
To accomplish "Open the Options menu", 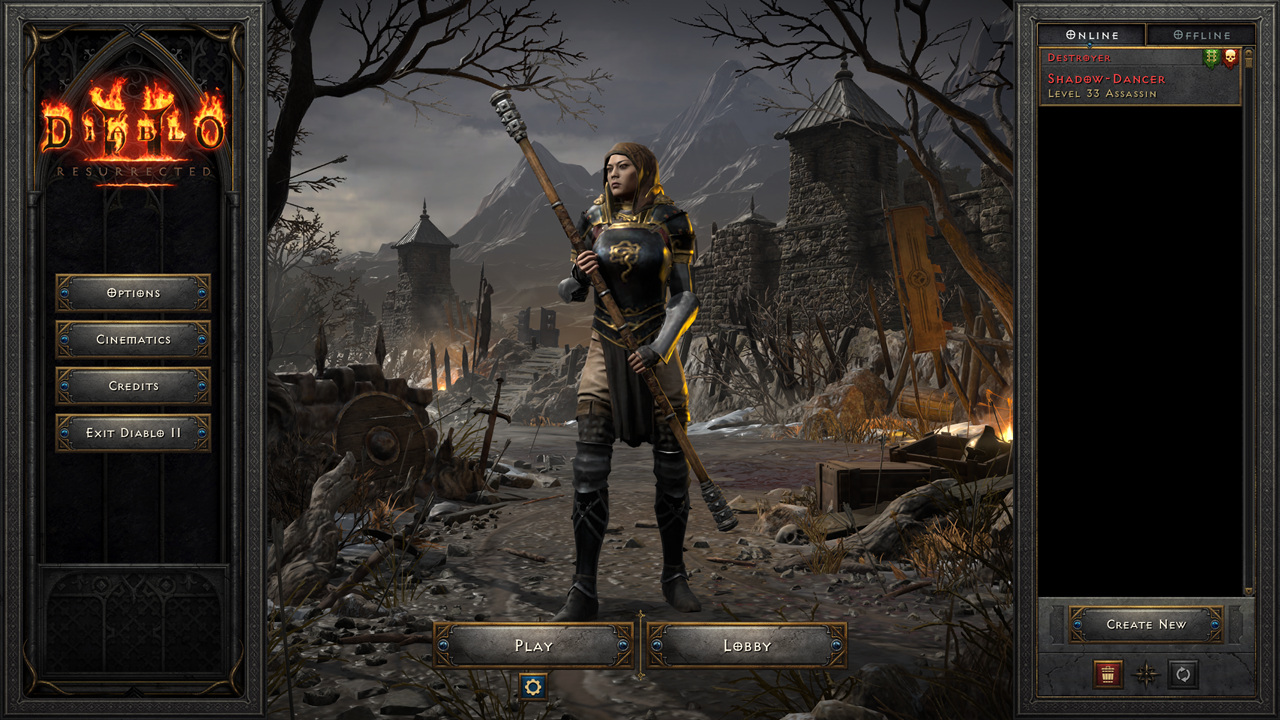I will (134, 293).
